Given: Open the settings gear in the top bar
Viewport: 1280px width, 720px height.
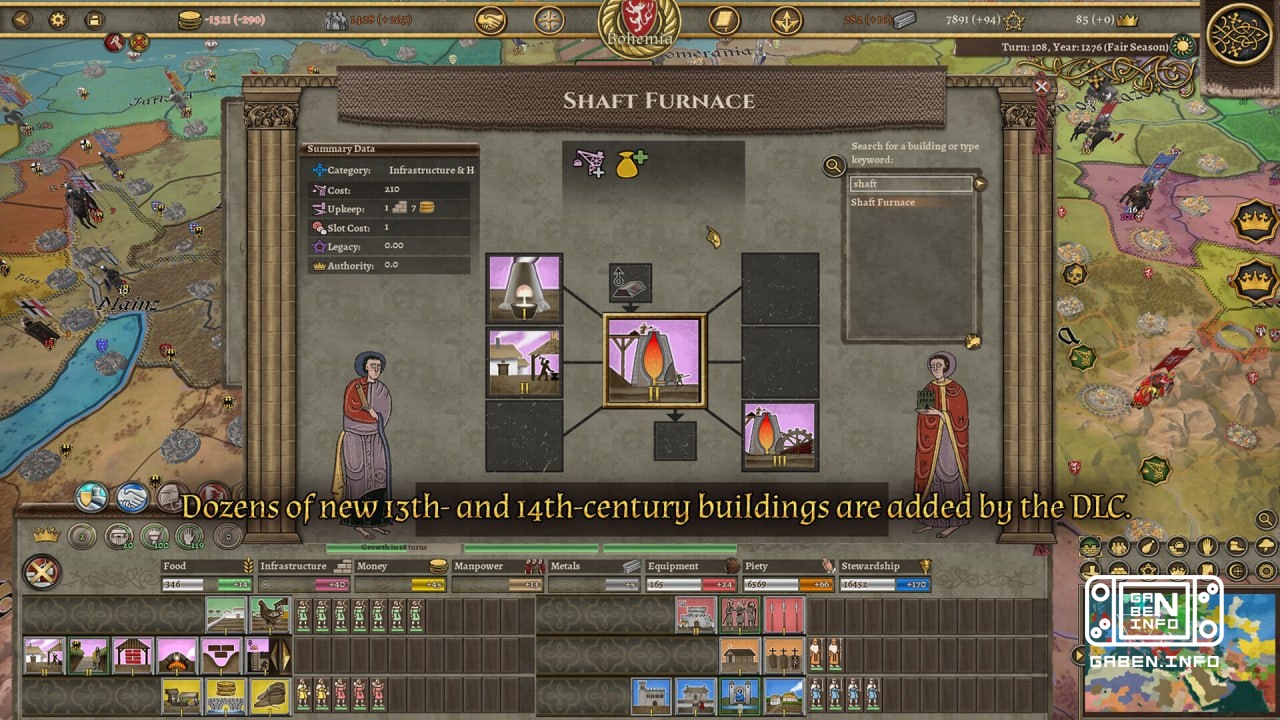Looking at the screenshot, I should (58, 18).
